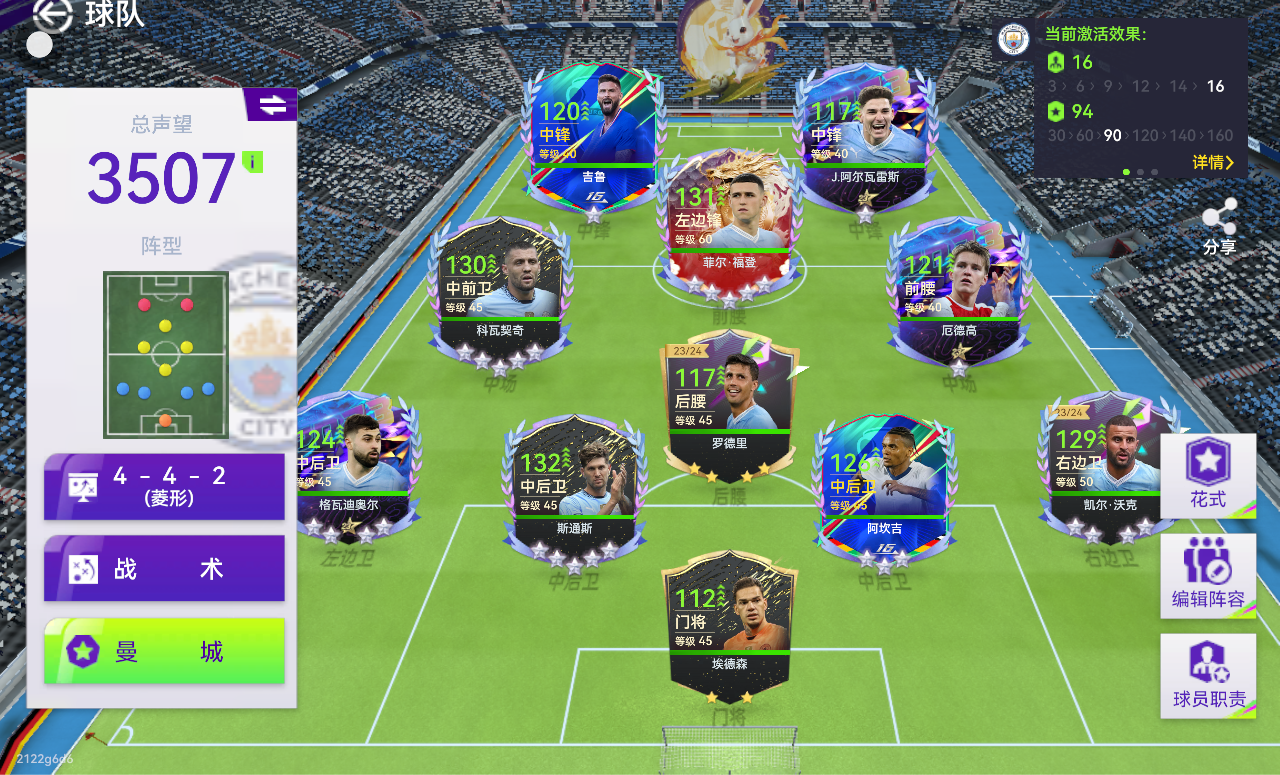Open 球员职责 player roles
Screen dimensions: 1280x775
[1207, 675]
